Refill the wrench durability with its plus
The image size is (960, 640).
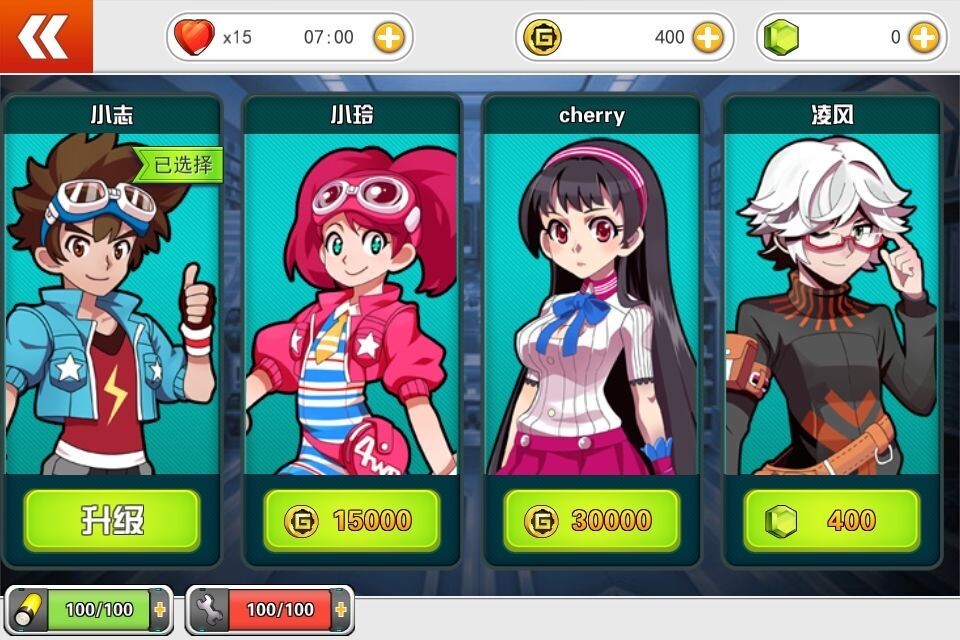(341, 609)
